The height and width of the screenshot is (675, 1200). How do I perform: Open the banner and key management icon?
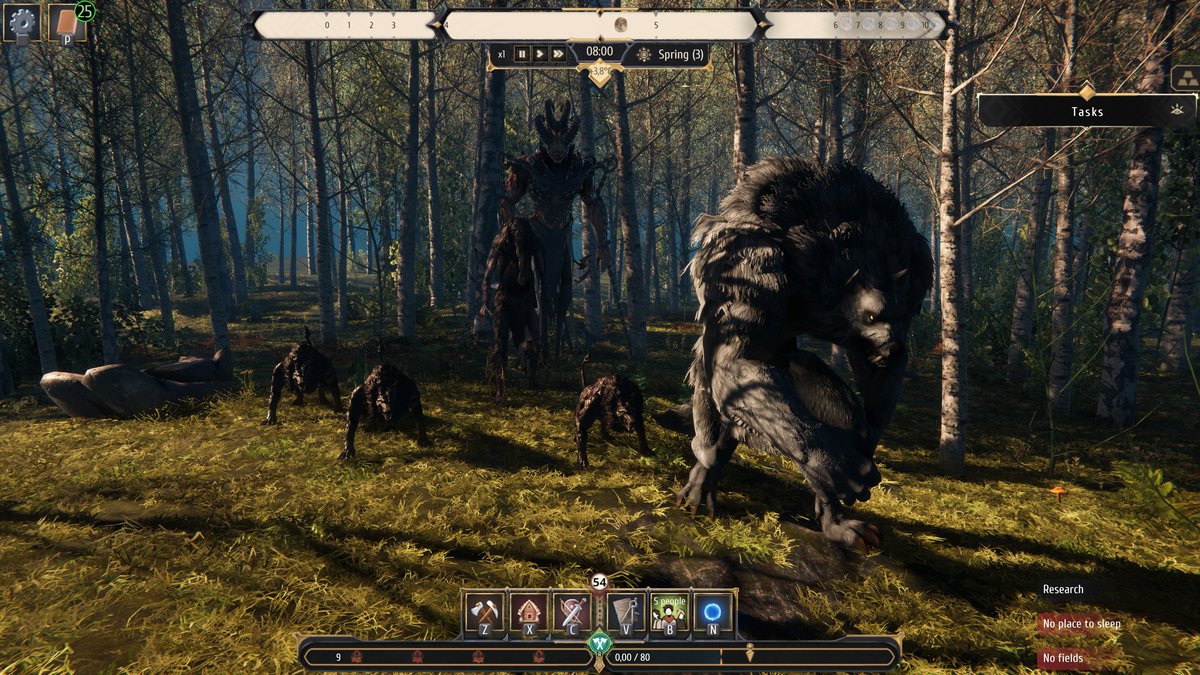(x=626, y=614)
